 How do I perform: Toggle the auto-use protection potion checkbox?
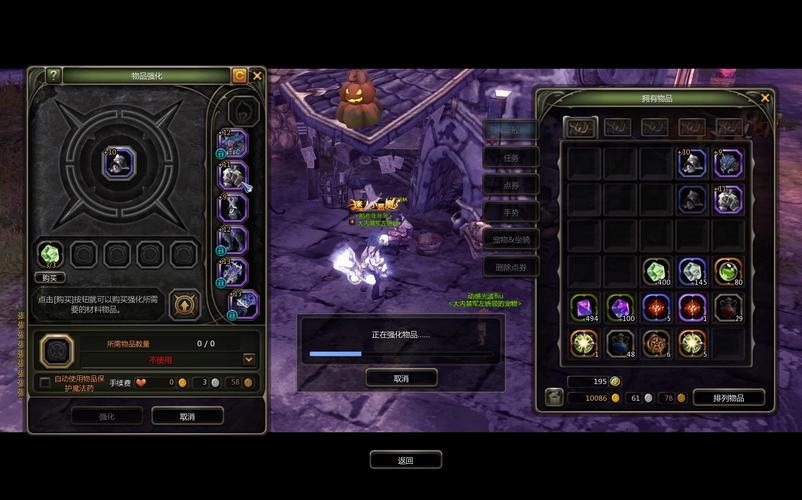[x=44, y=382]
